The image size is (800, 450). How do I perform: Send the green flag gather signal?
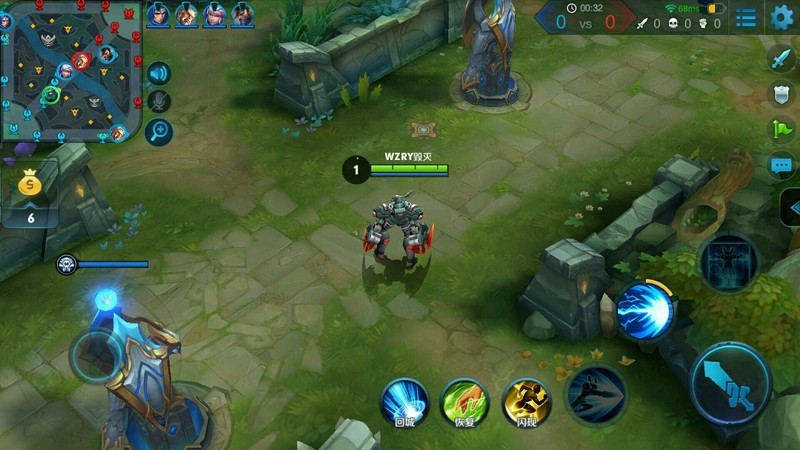point(781,129)
